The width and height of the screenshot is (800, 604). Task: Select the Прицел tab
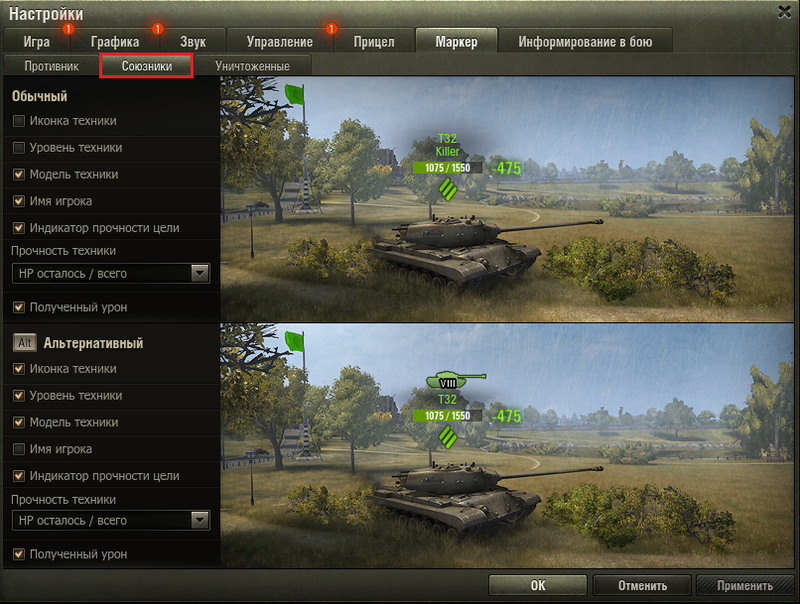point(374,42)
